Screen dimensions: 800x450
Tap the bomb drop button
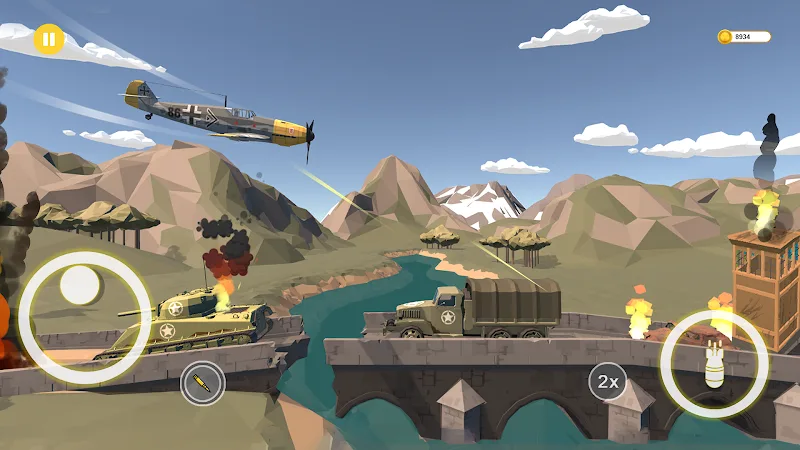click(714, 364)
